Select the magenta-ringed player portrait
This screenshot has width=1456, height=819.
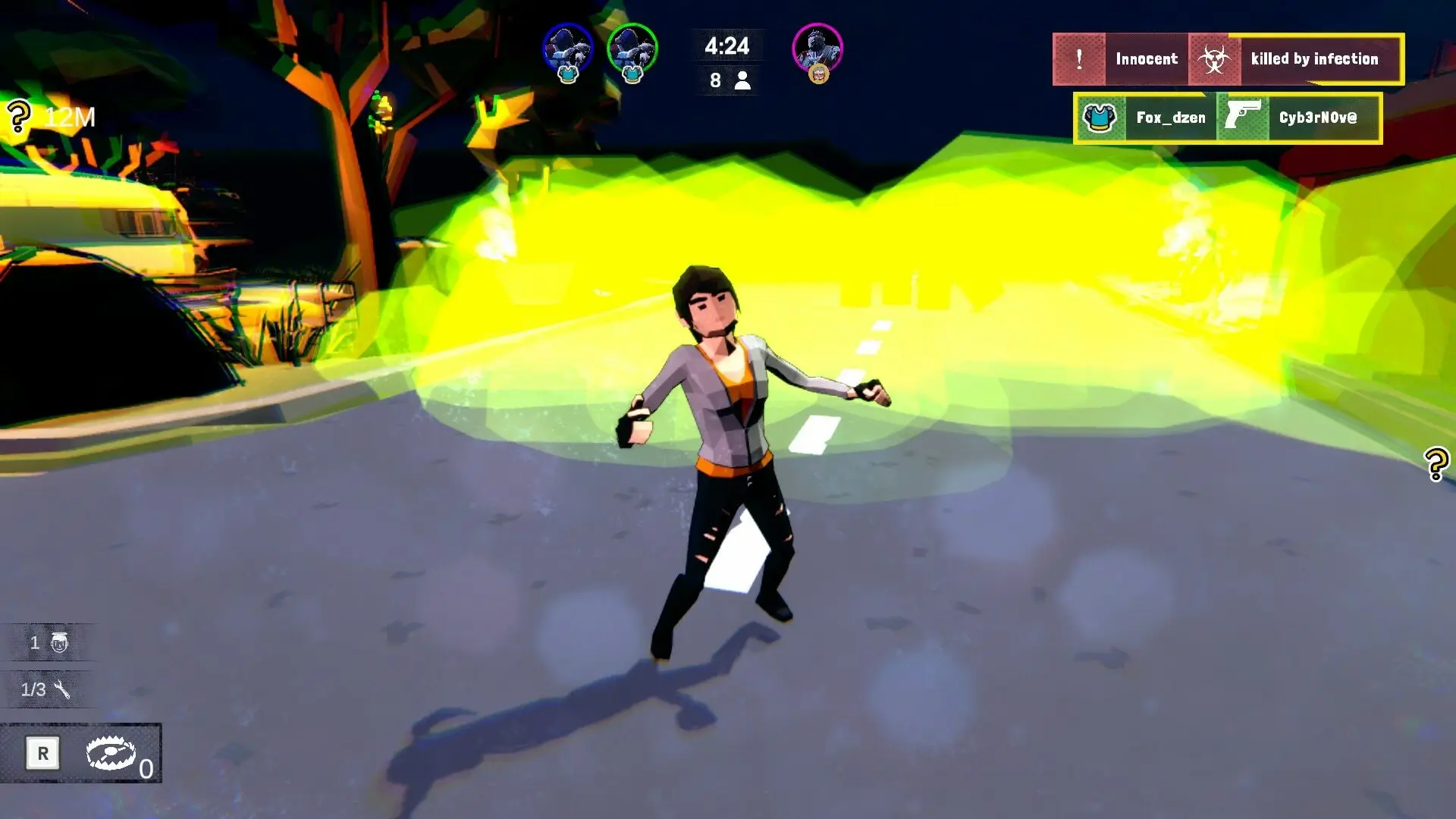tap(817, 49)
